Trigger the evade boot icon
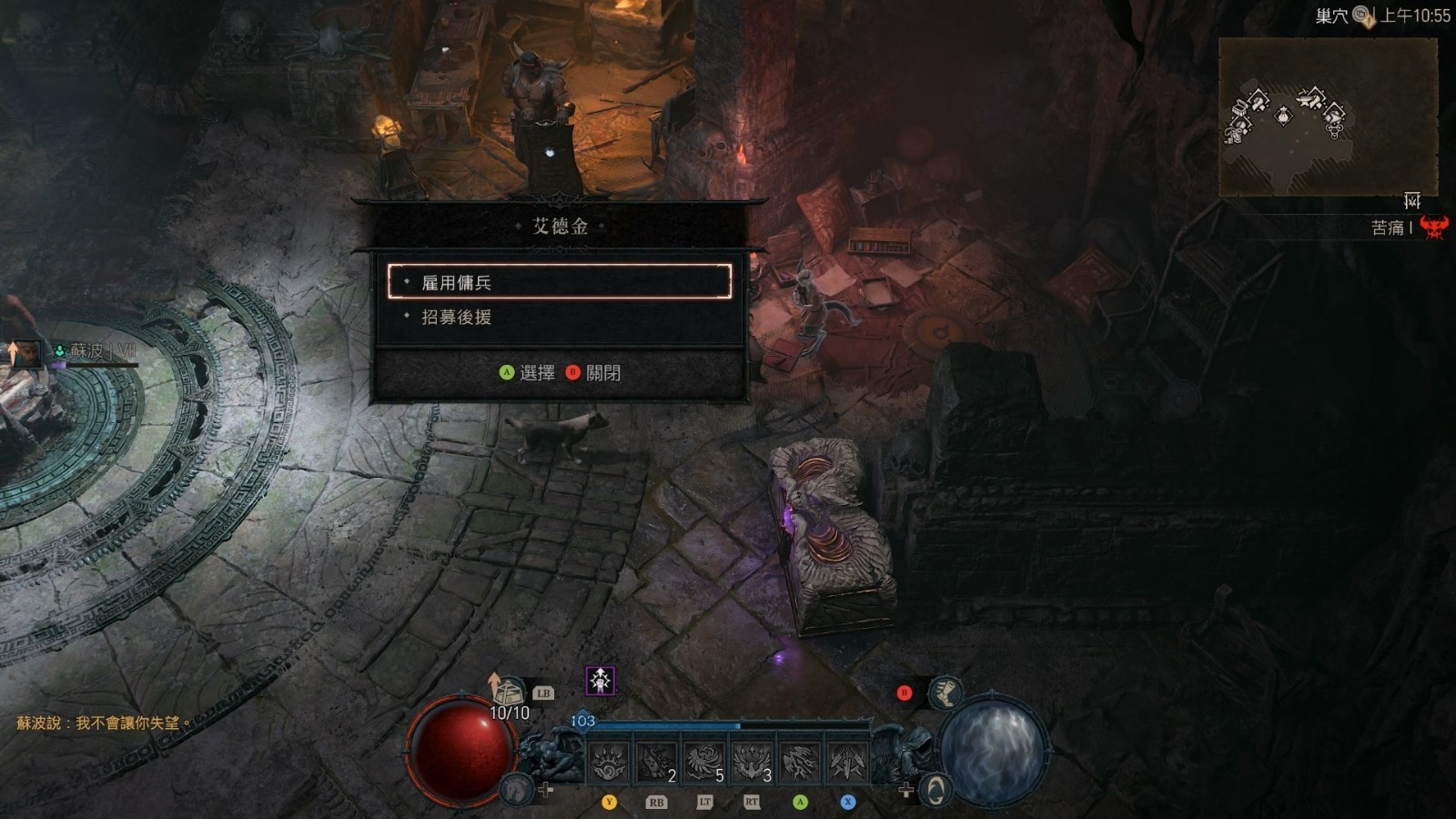1456x819 pixels. coord(945,693)
